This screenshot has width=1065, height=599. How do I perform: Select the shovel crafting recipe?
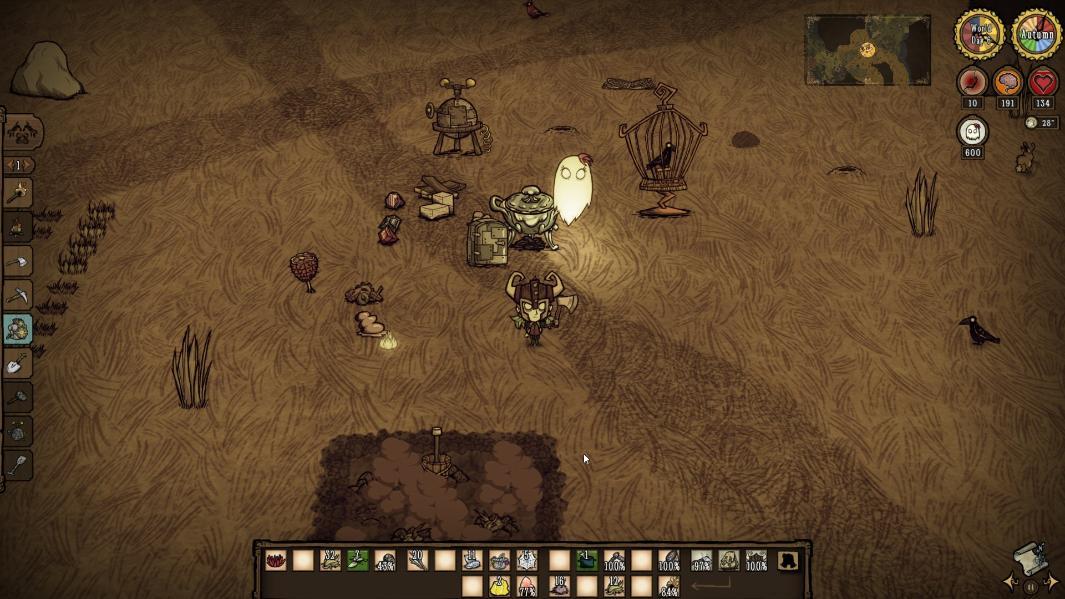click(x=18, y=363)
